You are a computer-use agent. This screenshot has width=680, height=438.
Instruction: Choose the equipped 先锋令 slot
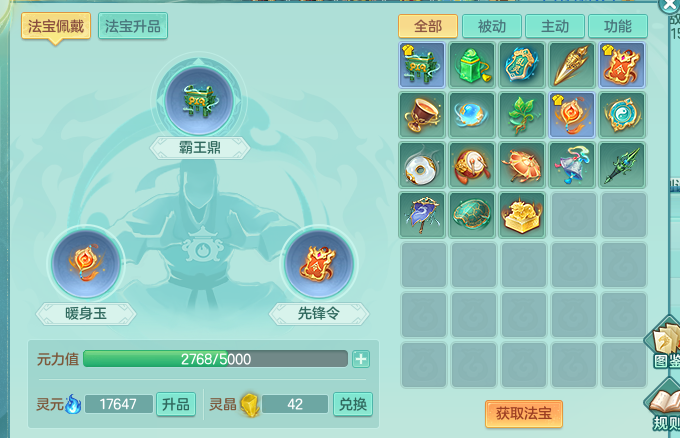point(318,264)
